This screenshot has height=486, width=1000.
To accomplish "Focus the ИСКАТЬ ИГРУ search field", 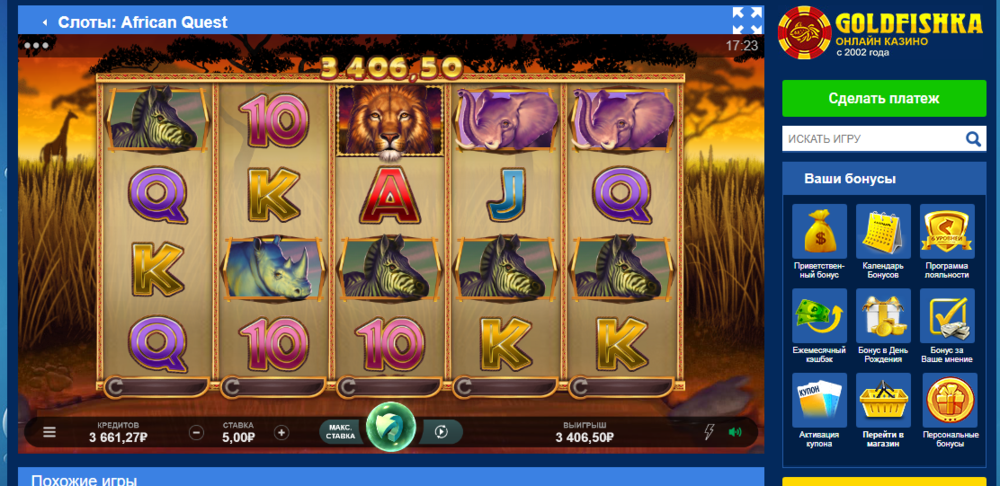I will click(x=870, y=139).
